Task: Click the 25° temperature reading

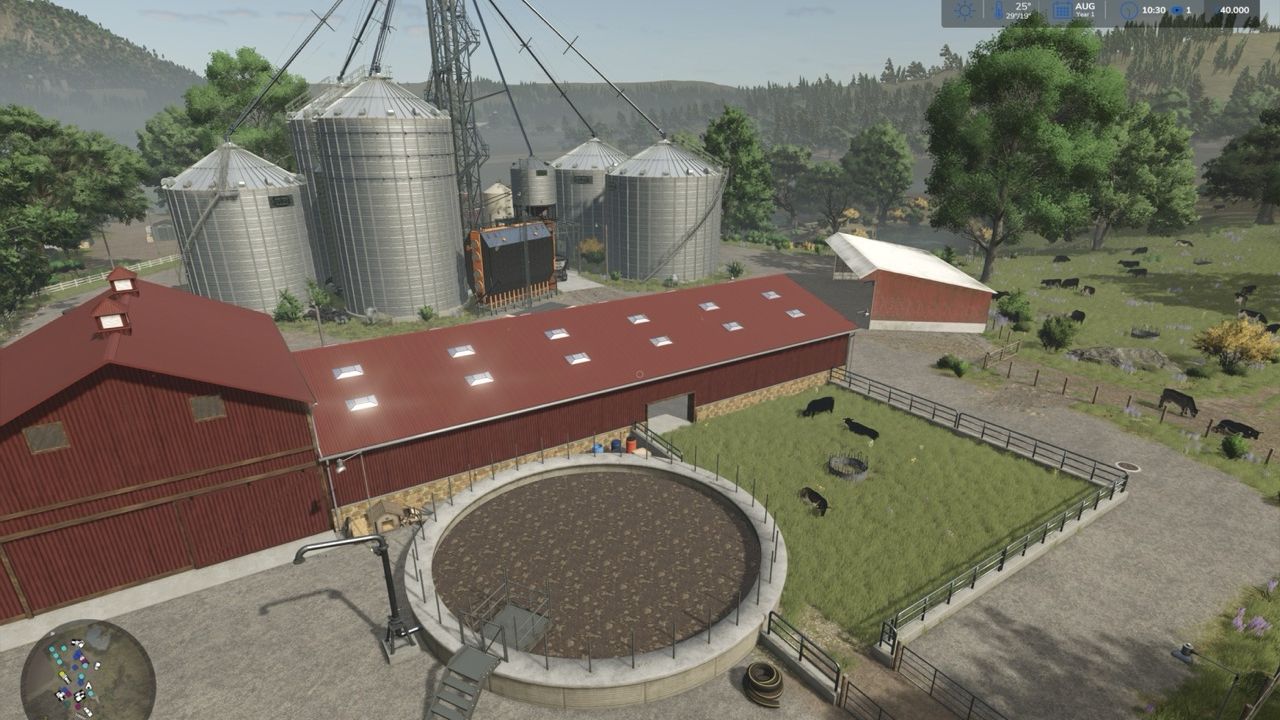Action: click(x=1021, y=6)
